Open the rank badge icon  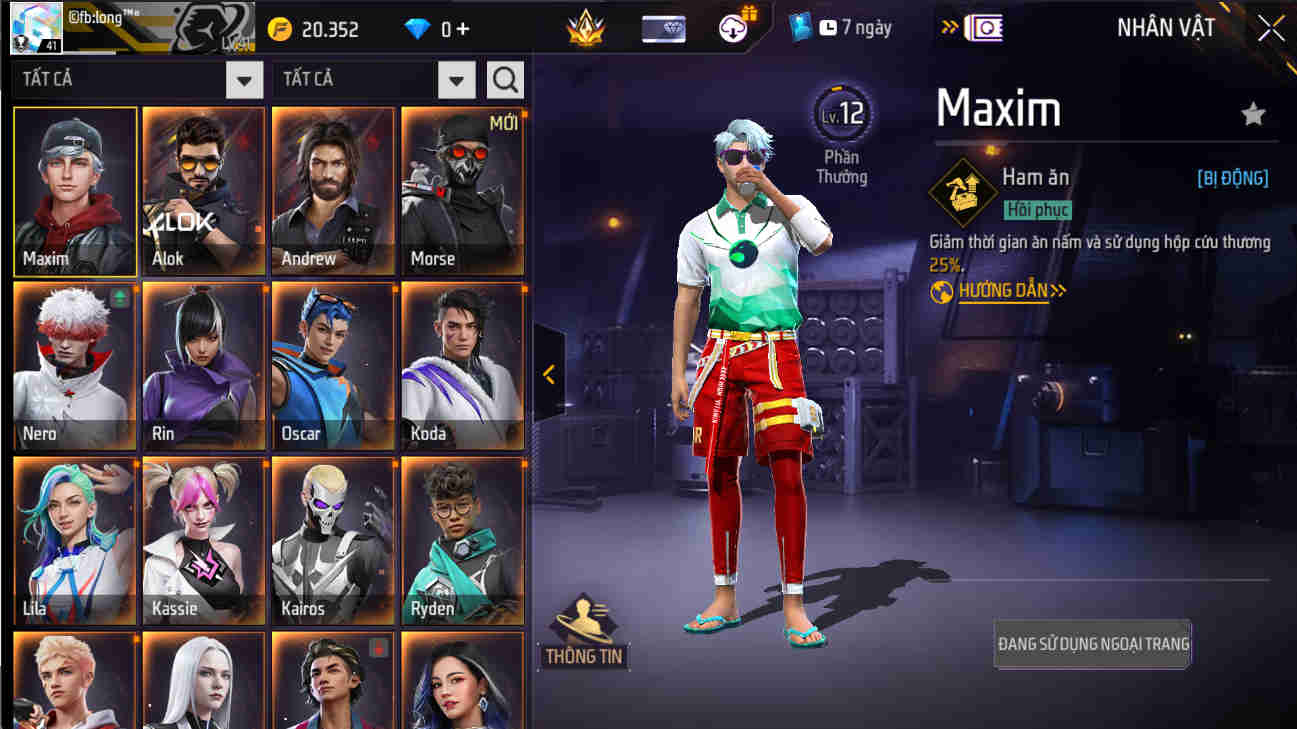tap(586, 29)
